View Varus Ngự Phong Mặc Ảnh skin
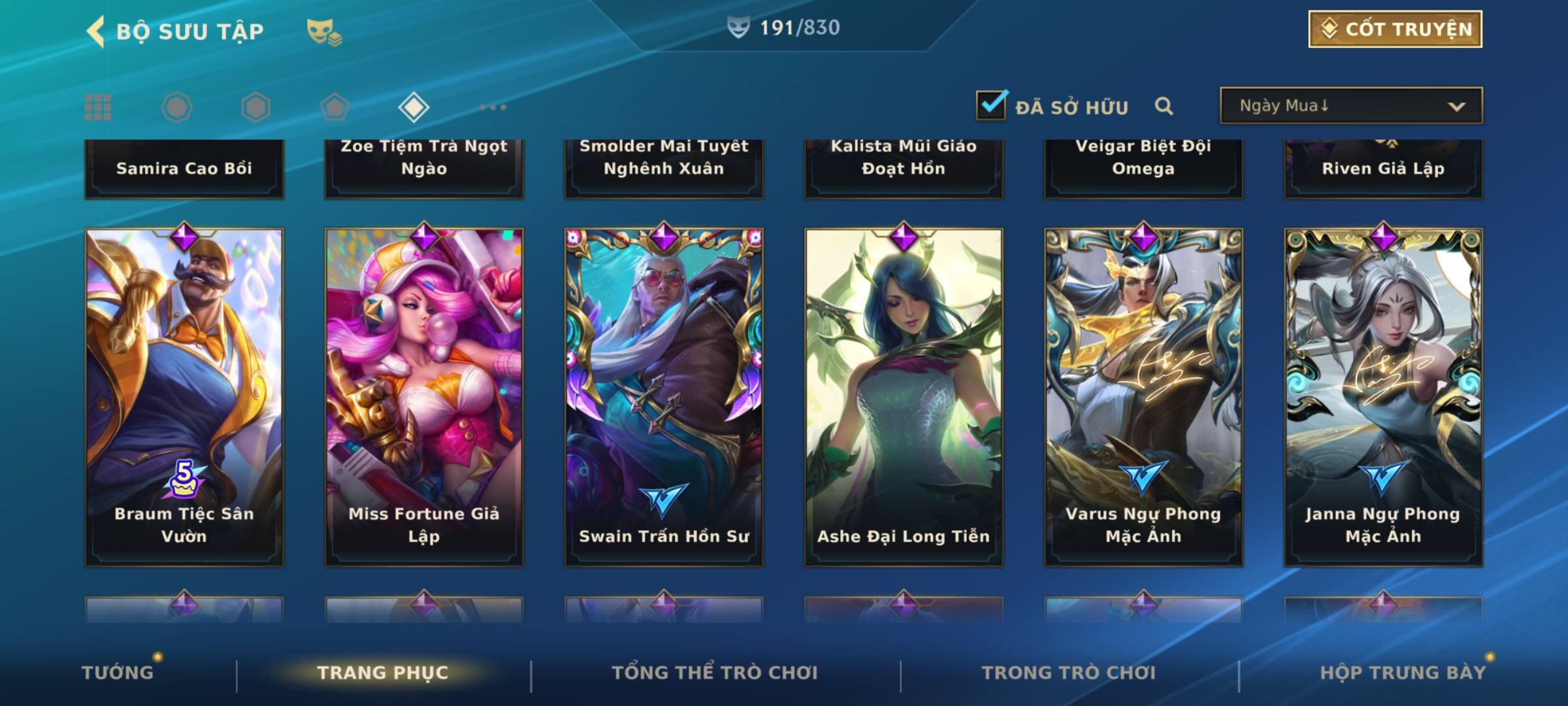This screenshot has width=1568, height=706. [x=1143, y=397]
